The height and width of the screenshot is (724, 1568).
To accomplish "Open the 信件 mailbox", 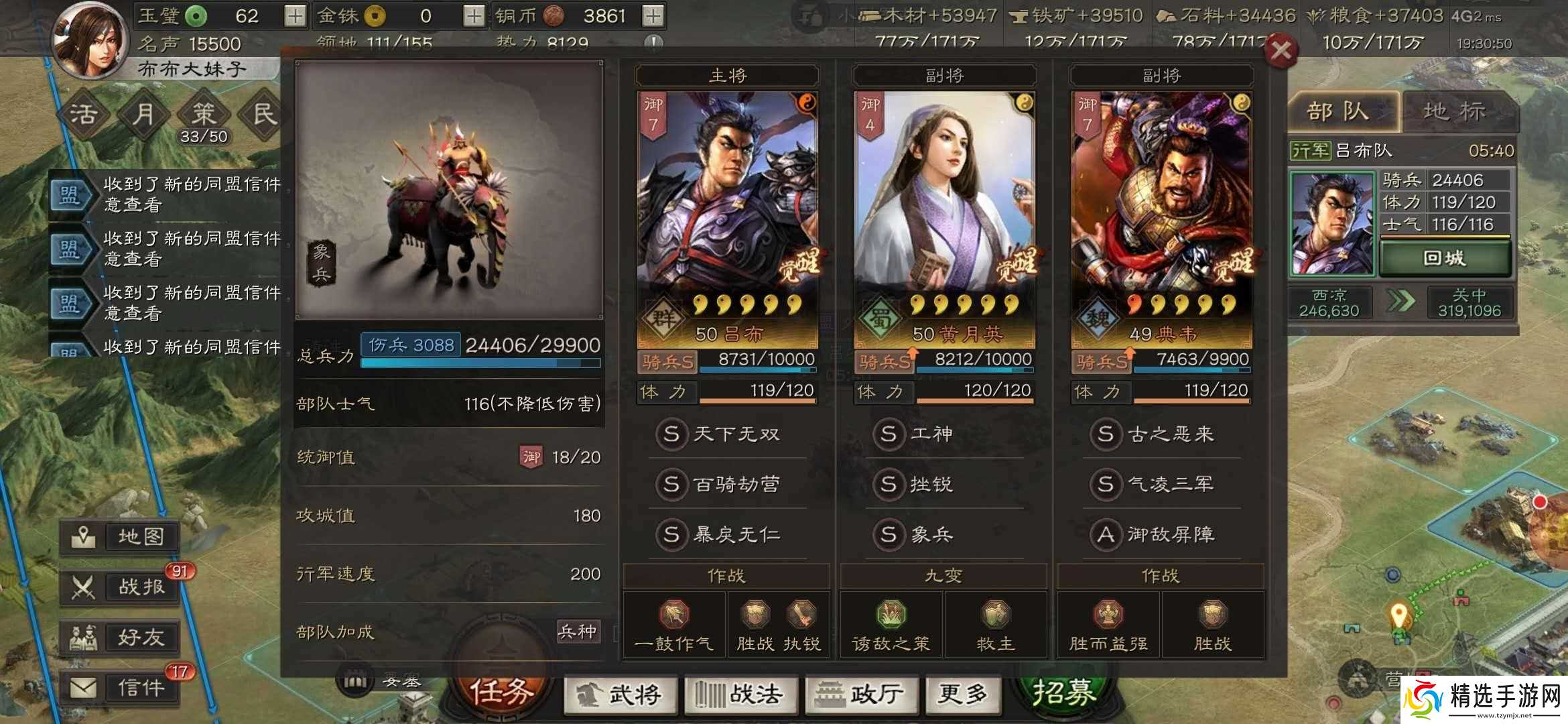I will (121, 688).
